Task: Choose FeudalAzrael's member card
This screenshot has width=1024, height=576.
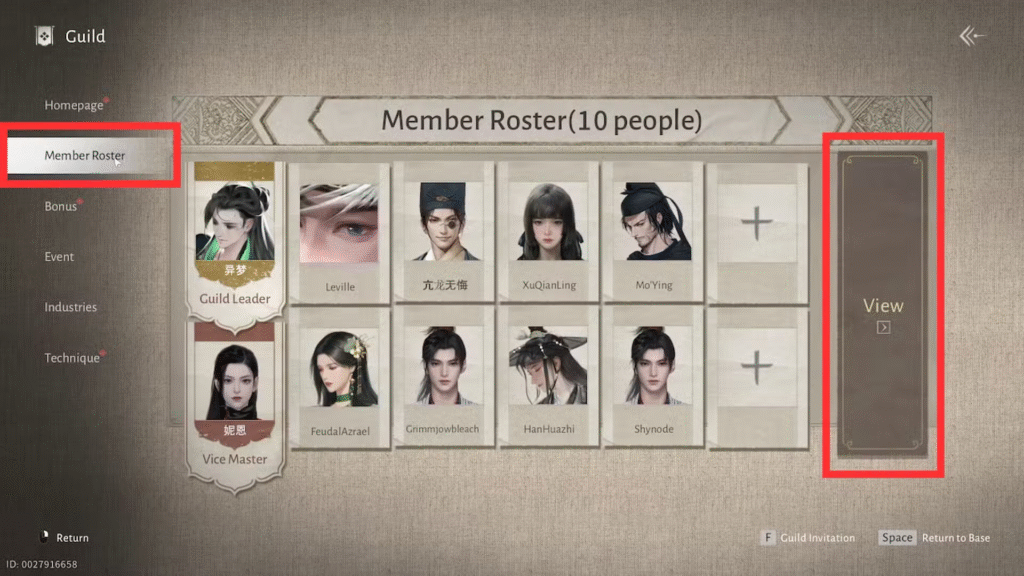Action: [339, 381]
